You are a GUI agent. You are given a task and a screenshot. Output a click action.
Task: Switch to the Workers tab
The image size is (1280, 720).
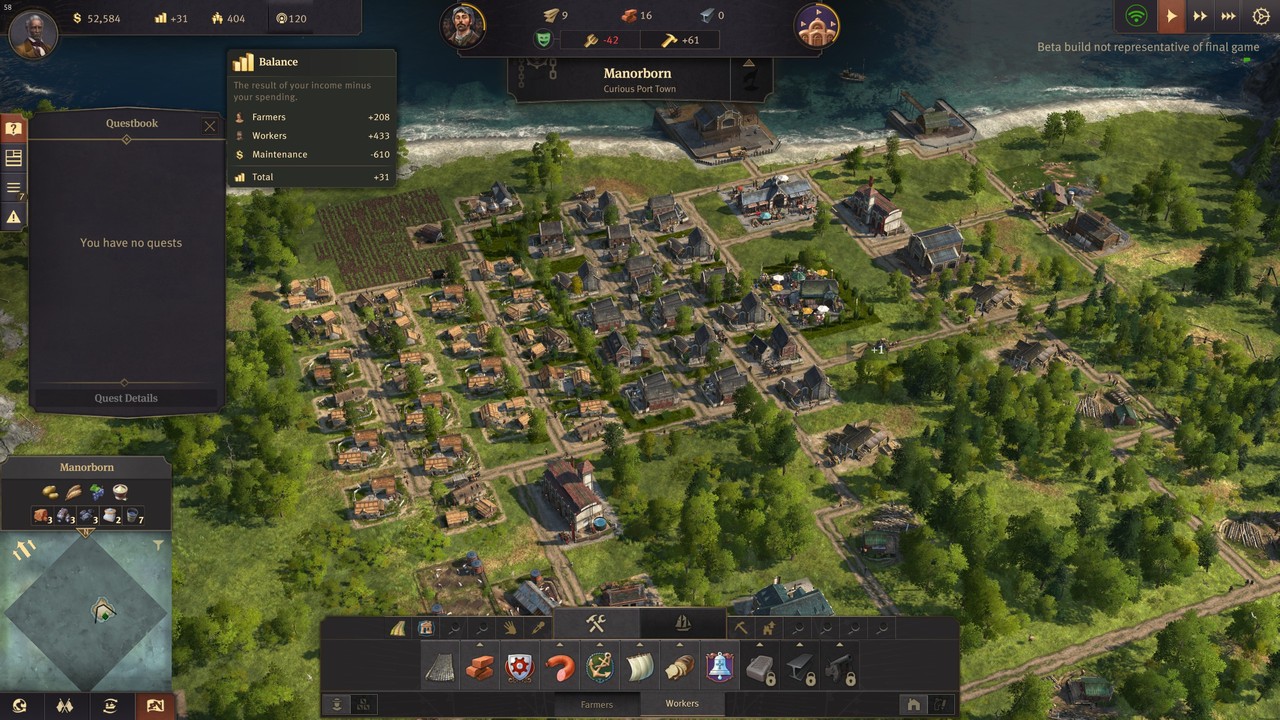(682, 704)
